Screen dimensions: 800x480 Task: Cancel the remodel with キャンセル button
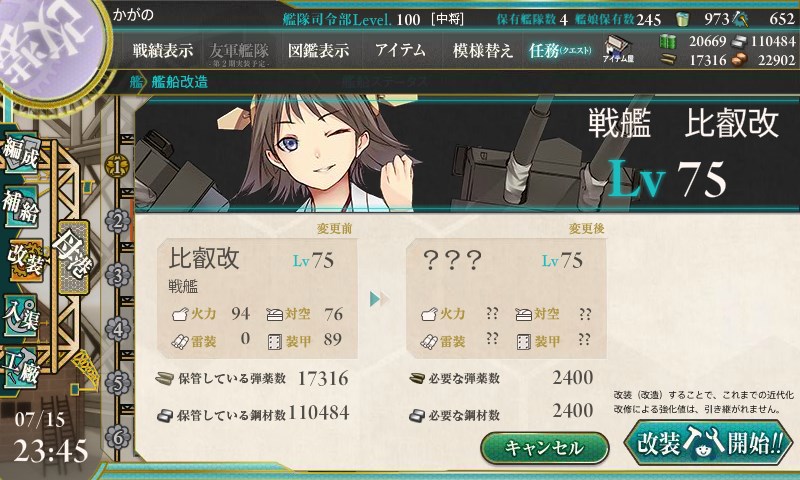(x=544, y=447)
